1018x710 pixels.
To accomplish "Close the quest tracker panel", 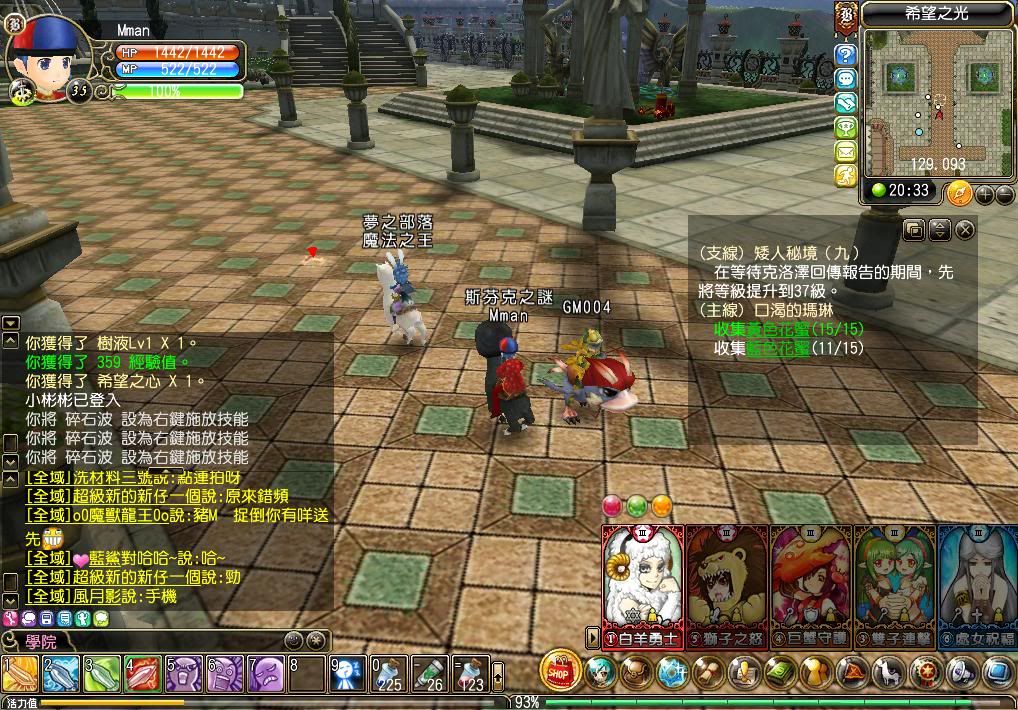I will [964, 230].
